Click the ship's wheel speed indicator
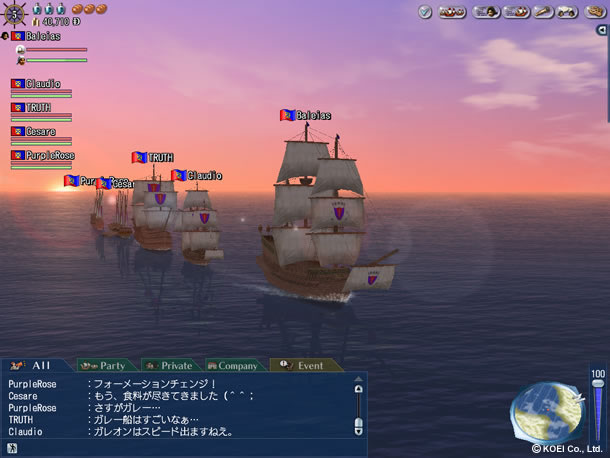 16,14
